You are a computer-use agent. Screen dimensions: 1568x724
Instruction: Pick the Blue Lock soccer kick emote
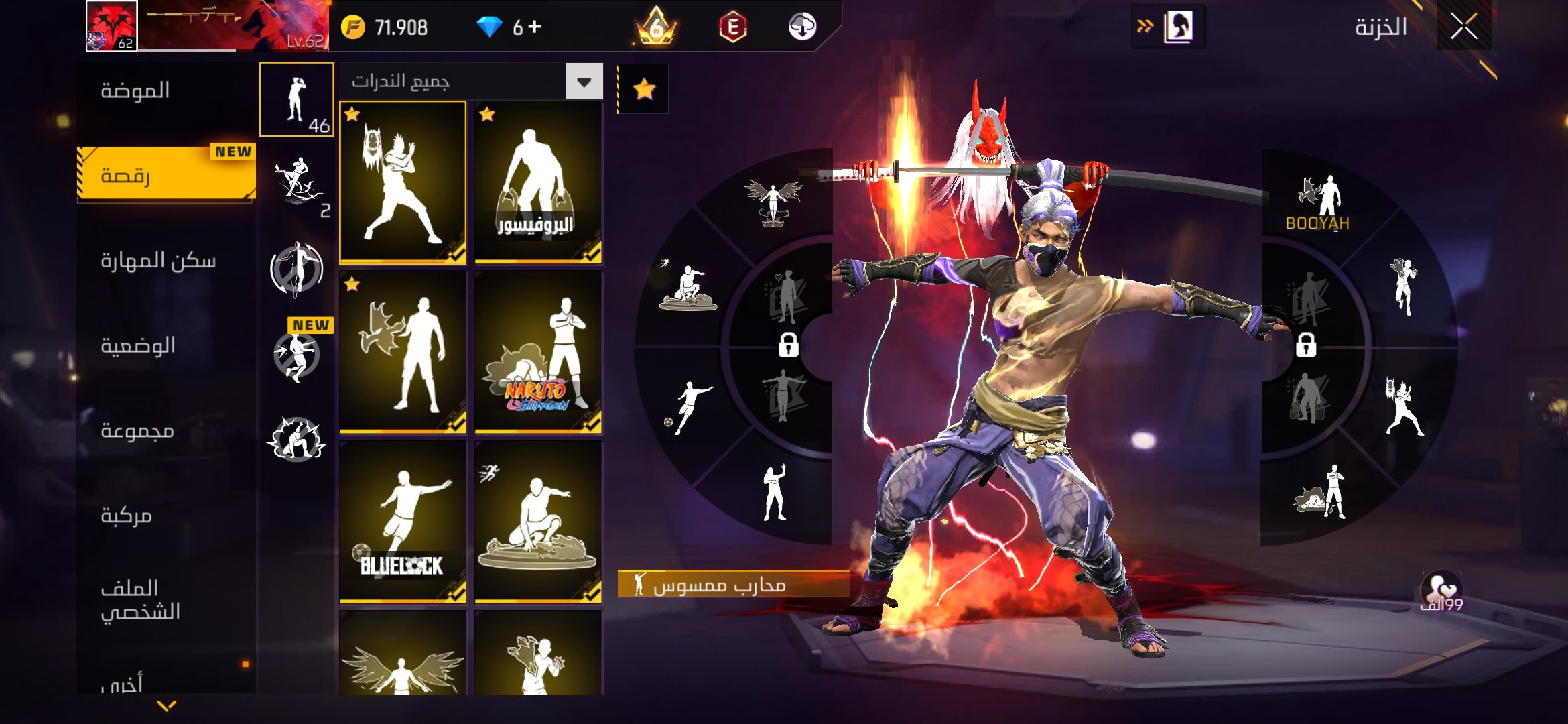(403, 522)
